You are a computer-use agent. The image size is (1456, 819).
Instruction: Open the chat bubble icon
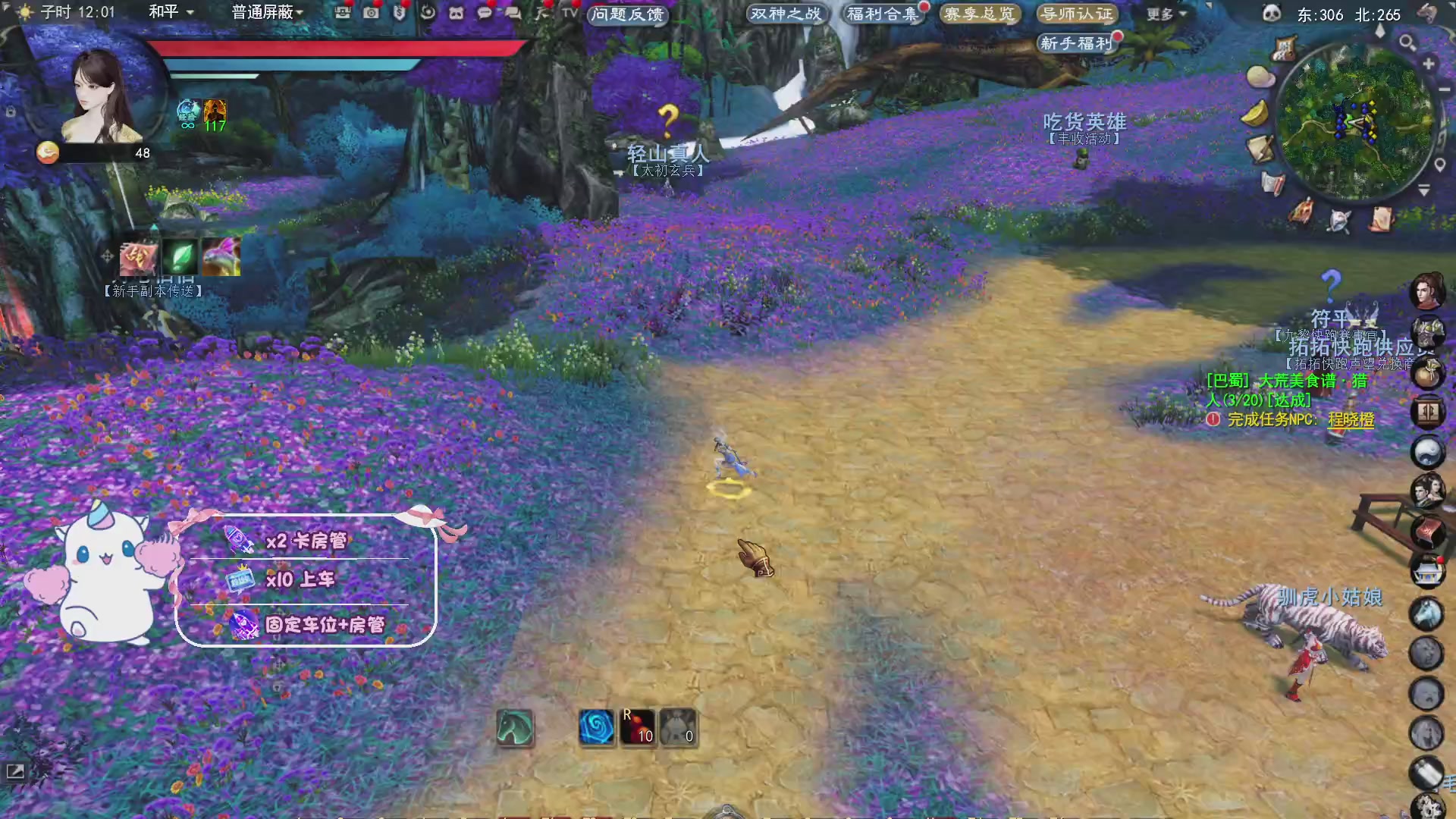pyautogui.click(x=484, y=13)
